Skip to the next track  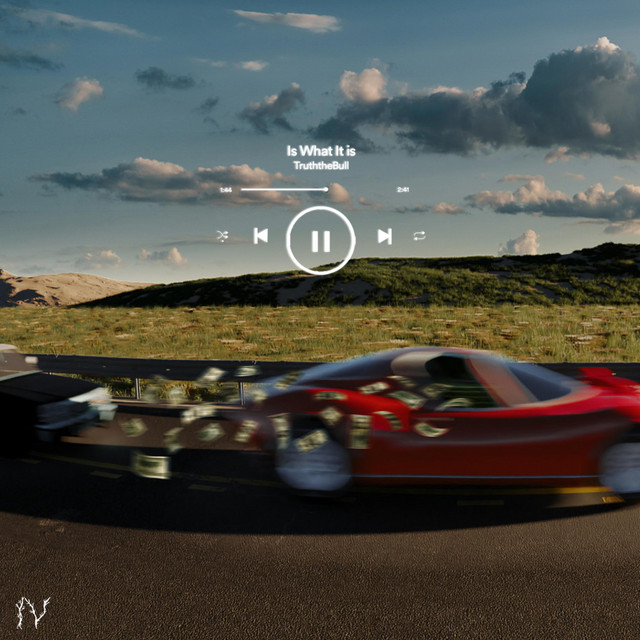384,236
